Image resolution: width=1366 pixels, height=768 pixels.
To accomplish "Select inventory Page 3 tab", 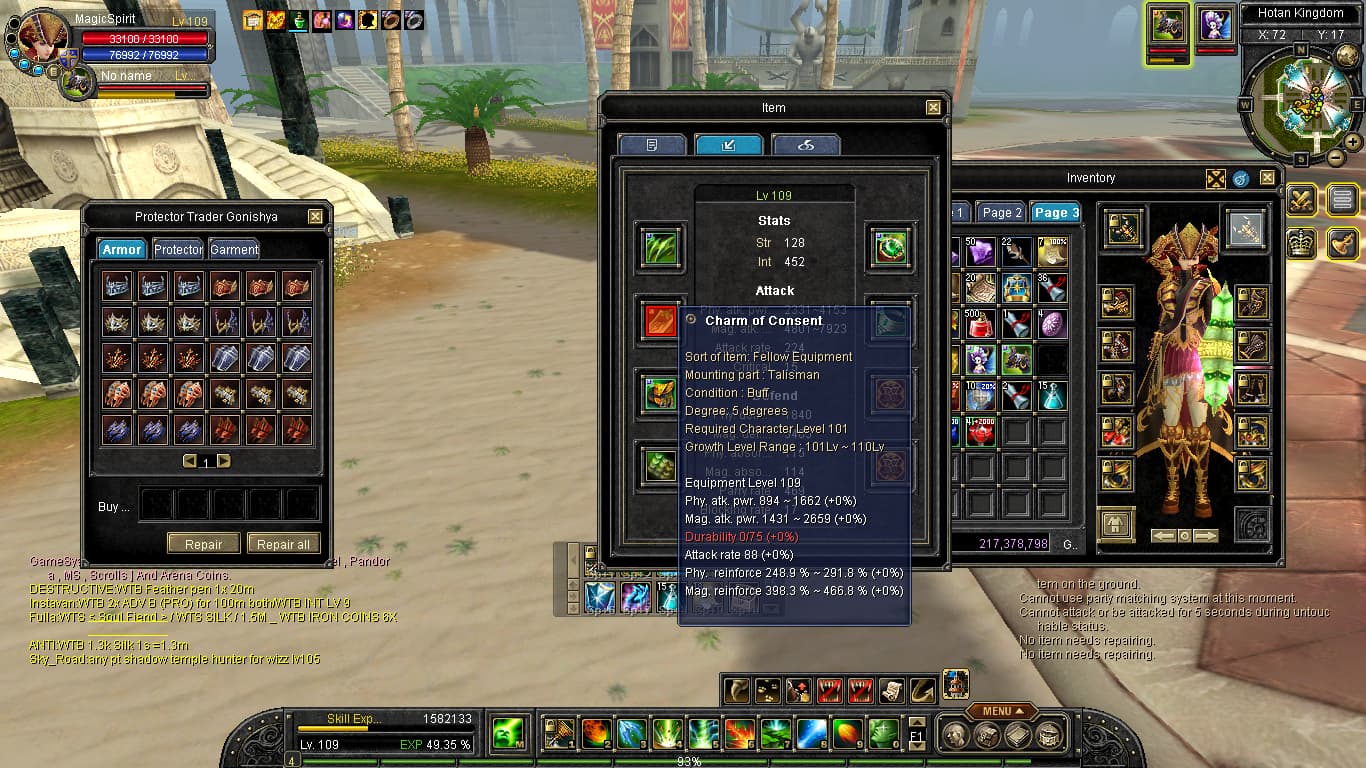I will [1056, 212].
